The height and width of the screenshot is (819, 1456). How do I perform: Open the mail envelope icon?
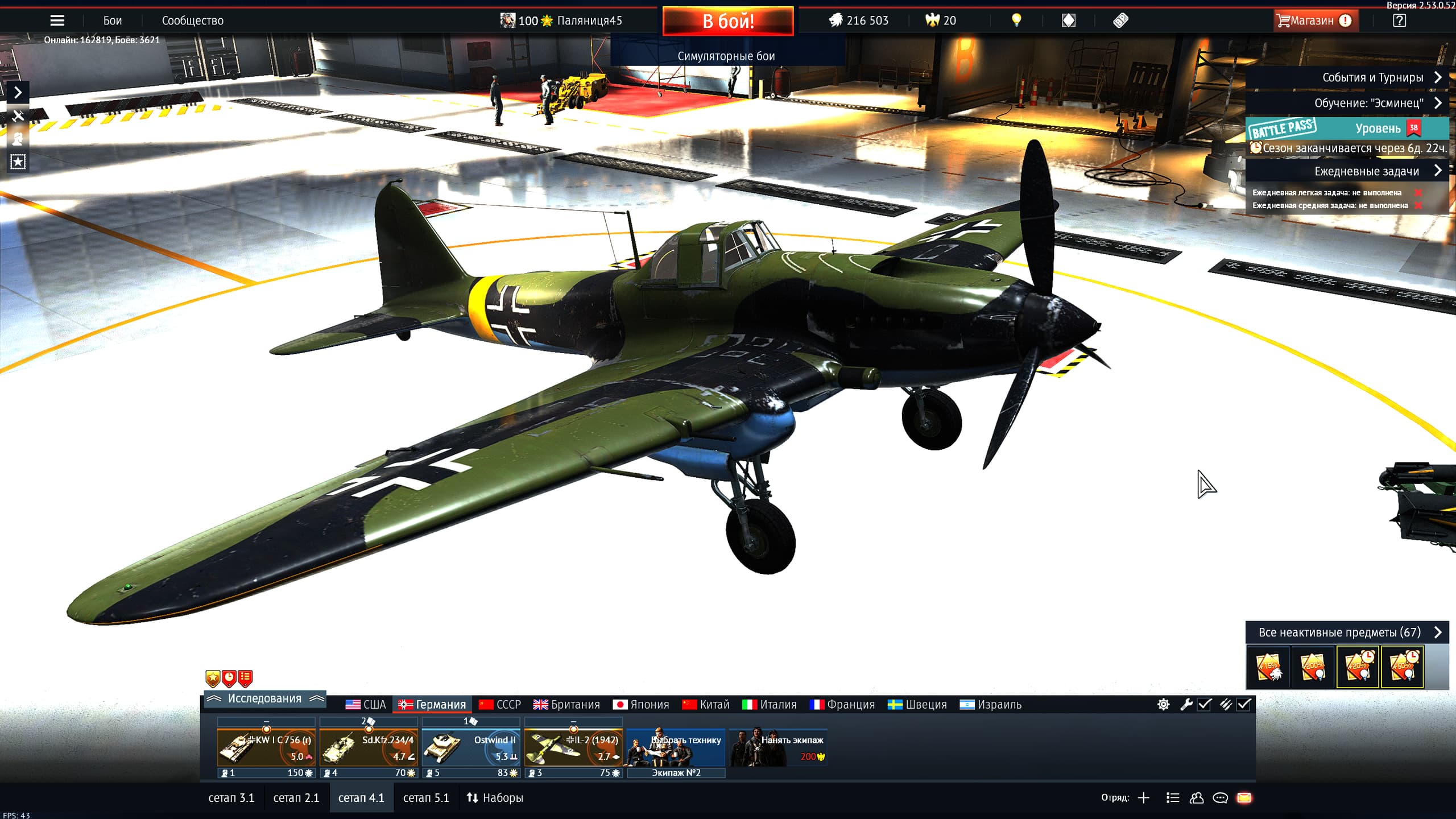pos(1244,798)
